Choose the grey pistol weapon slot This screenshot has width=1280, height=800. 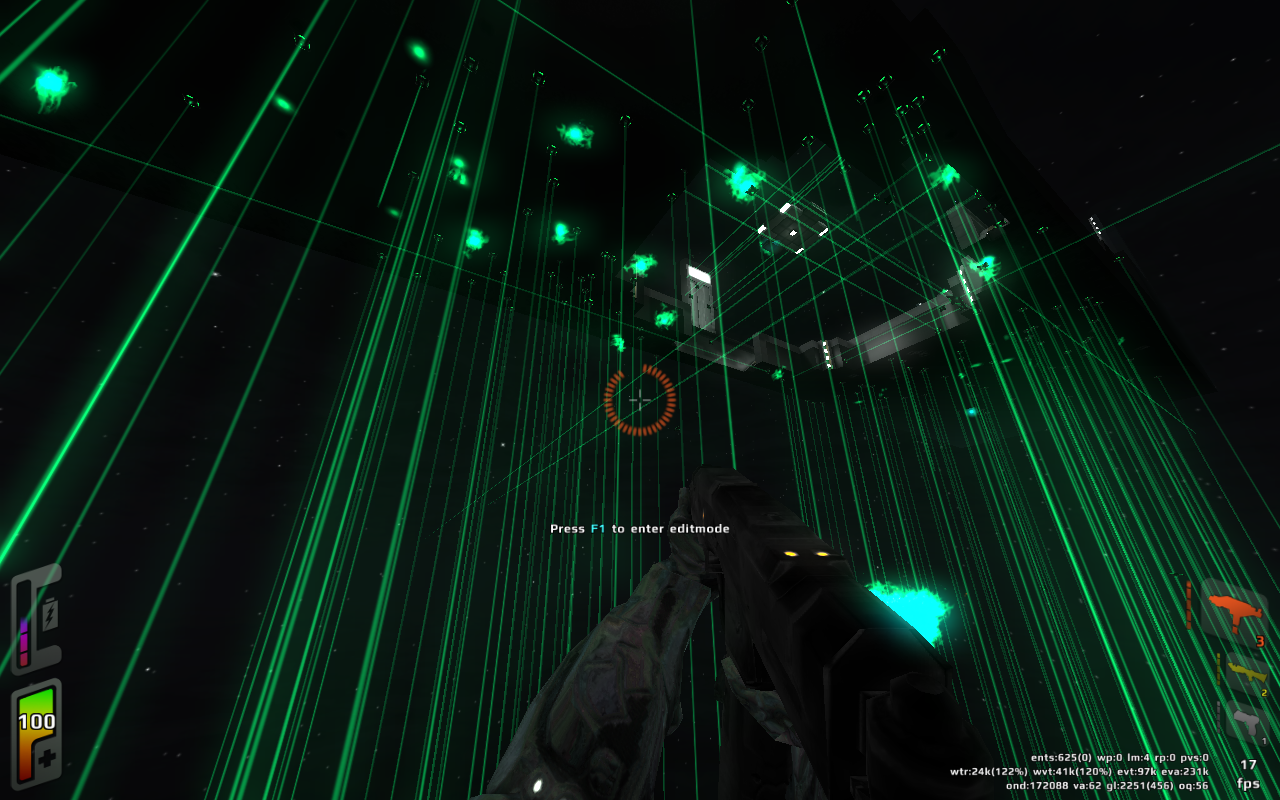click(x=1246, y=722)
